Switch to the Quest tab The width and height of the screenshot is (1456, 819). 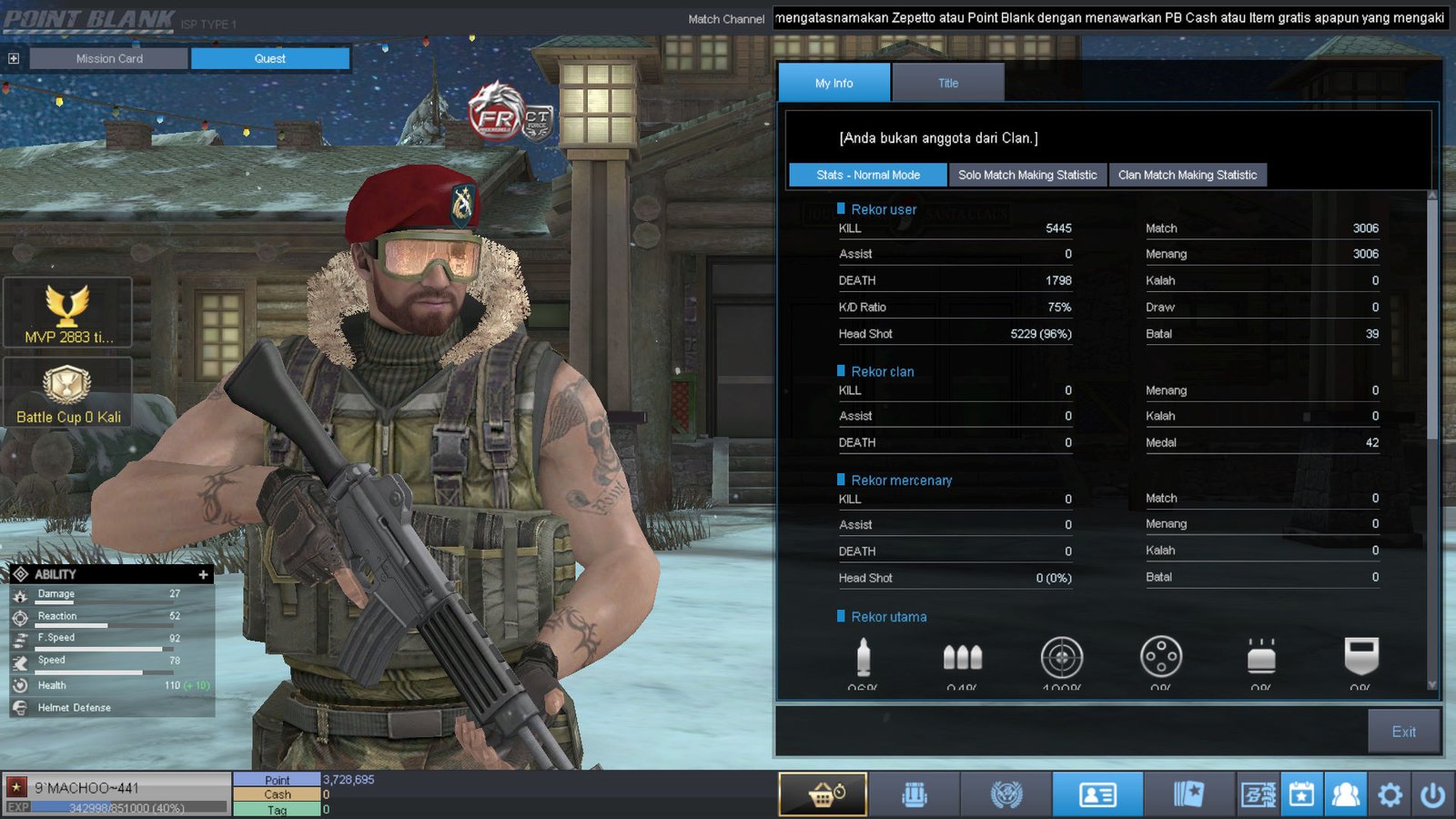click(269, 58)
